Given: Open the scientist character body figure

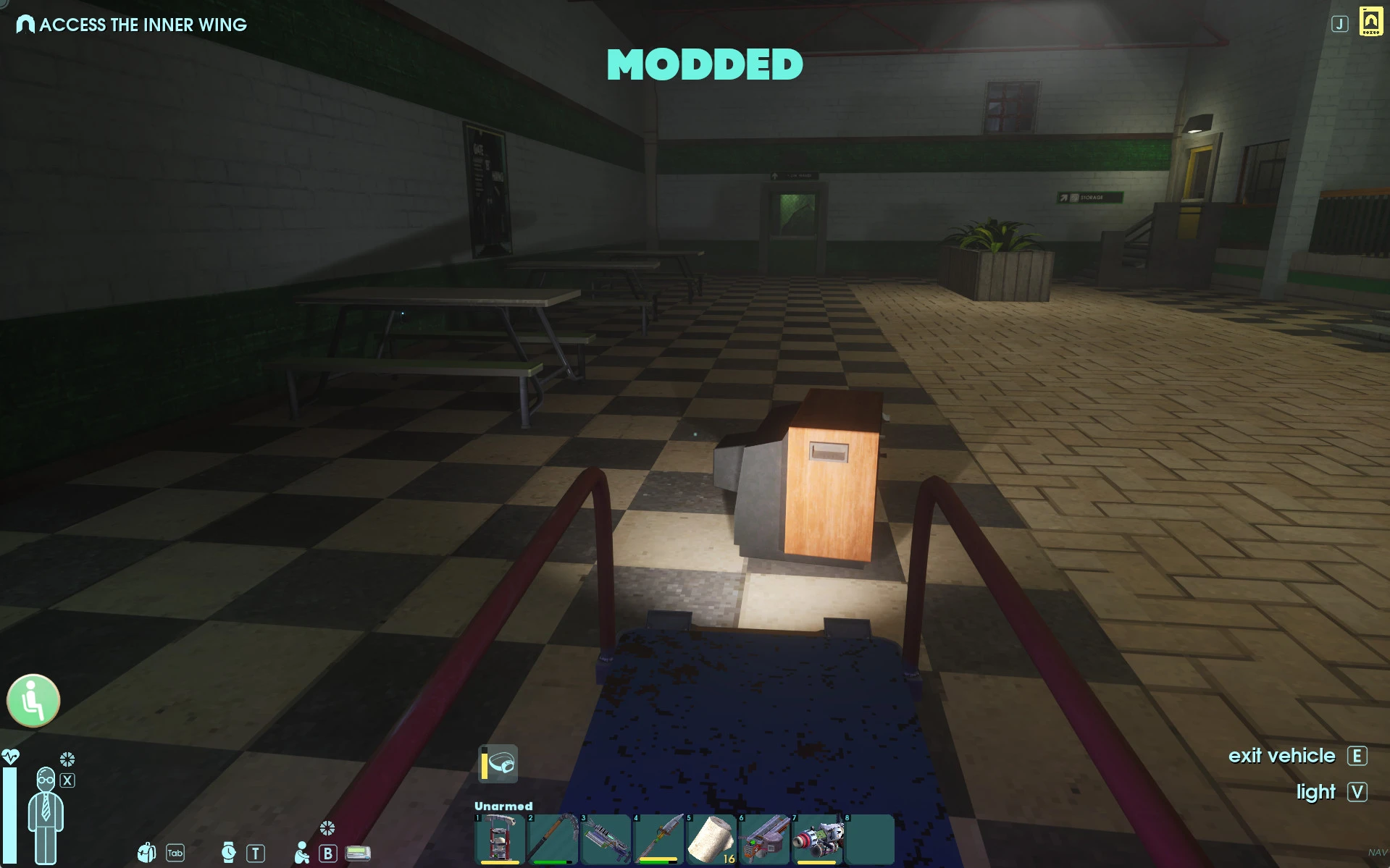Looking at the screenshot, I should tap(46, 814).
